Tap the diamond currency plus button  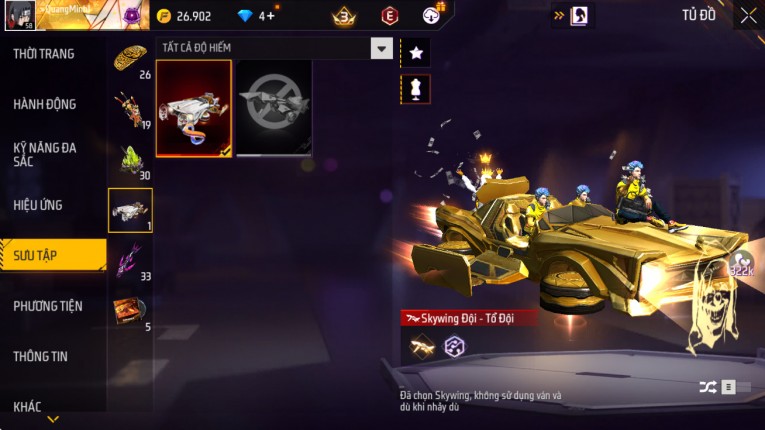click(x=268, y=16)
